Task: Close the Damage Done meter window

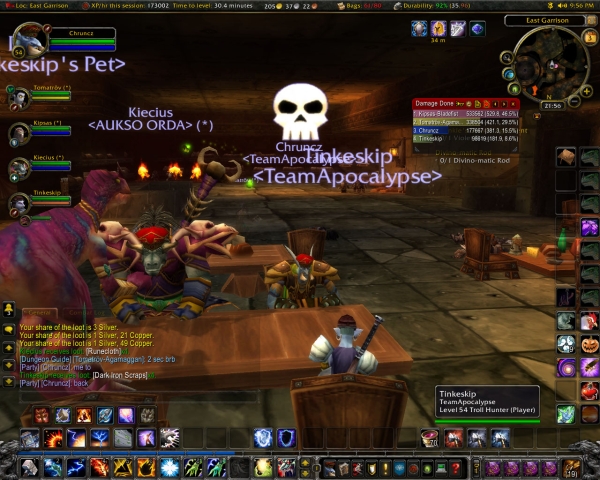Action: pyautogui.click(x=515, y=103)
